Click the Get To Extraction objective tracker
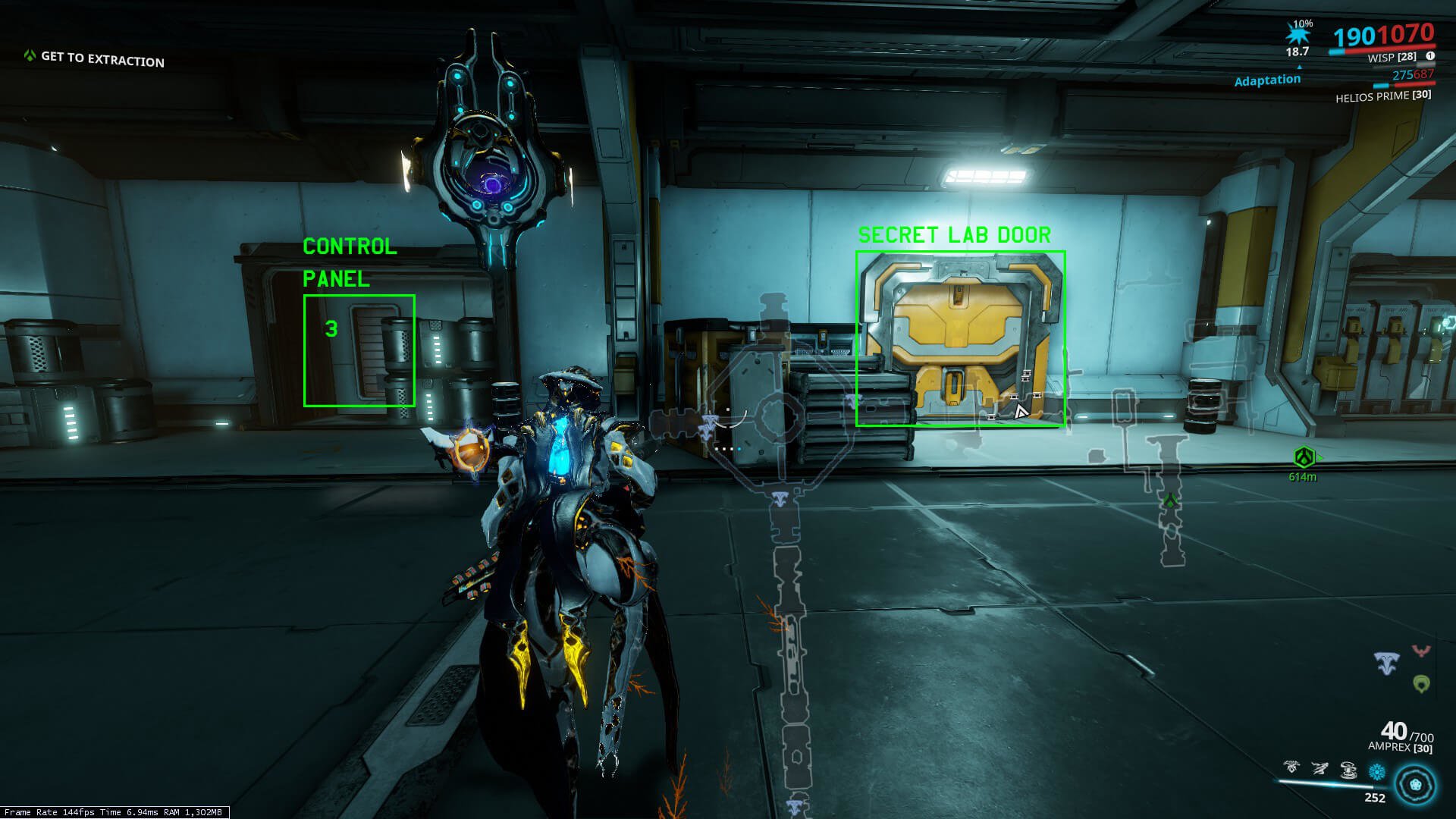The height and width of the screenshot is (819, 1456). pos(95,58)
